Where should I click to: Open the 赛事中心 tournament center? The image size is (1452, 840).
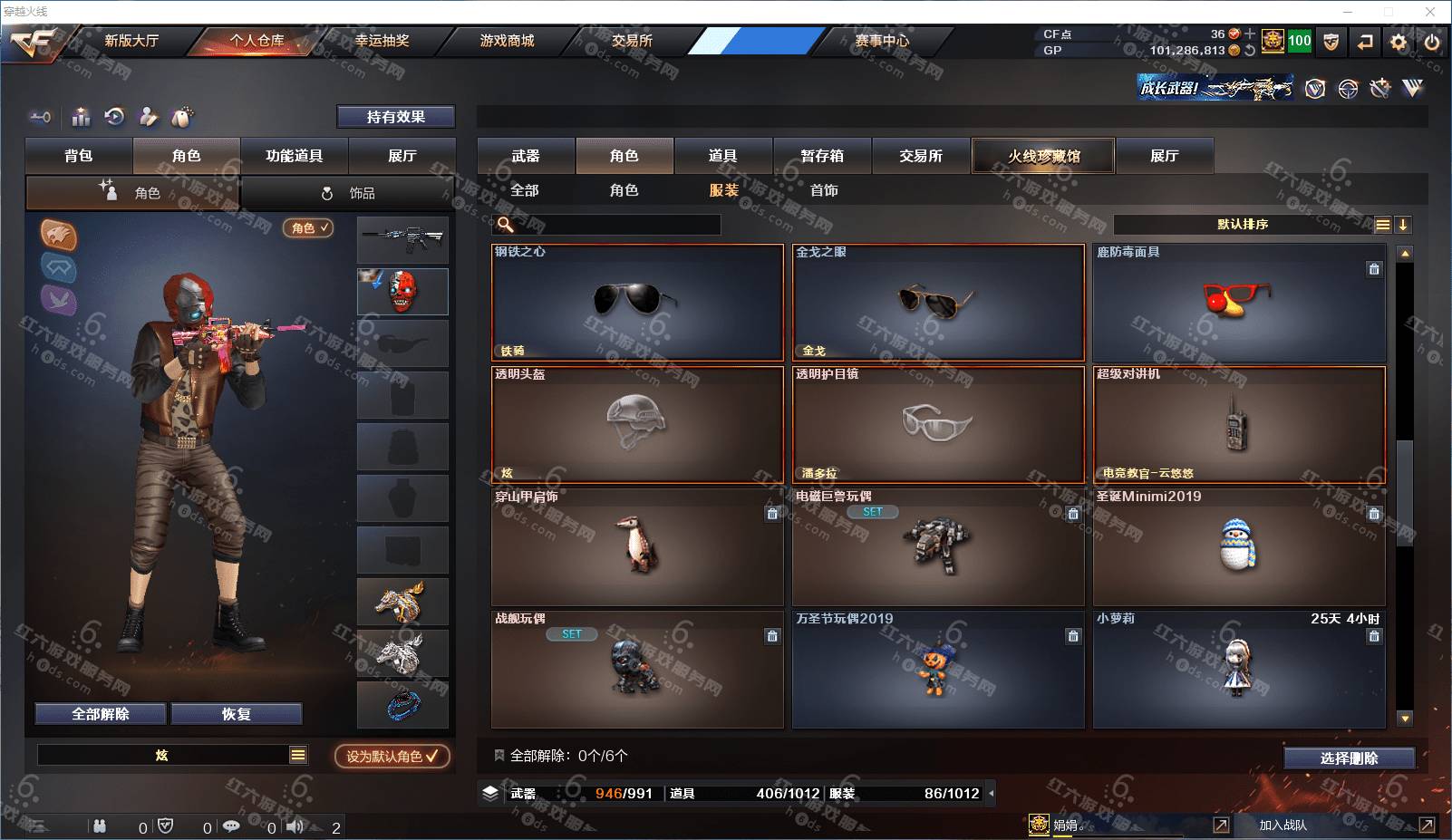pos(882,41)
